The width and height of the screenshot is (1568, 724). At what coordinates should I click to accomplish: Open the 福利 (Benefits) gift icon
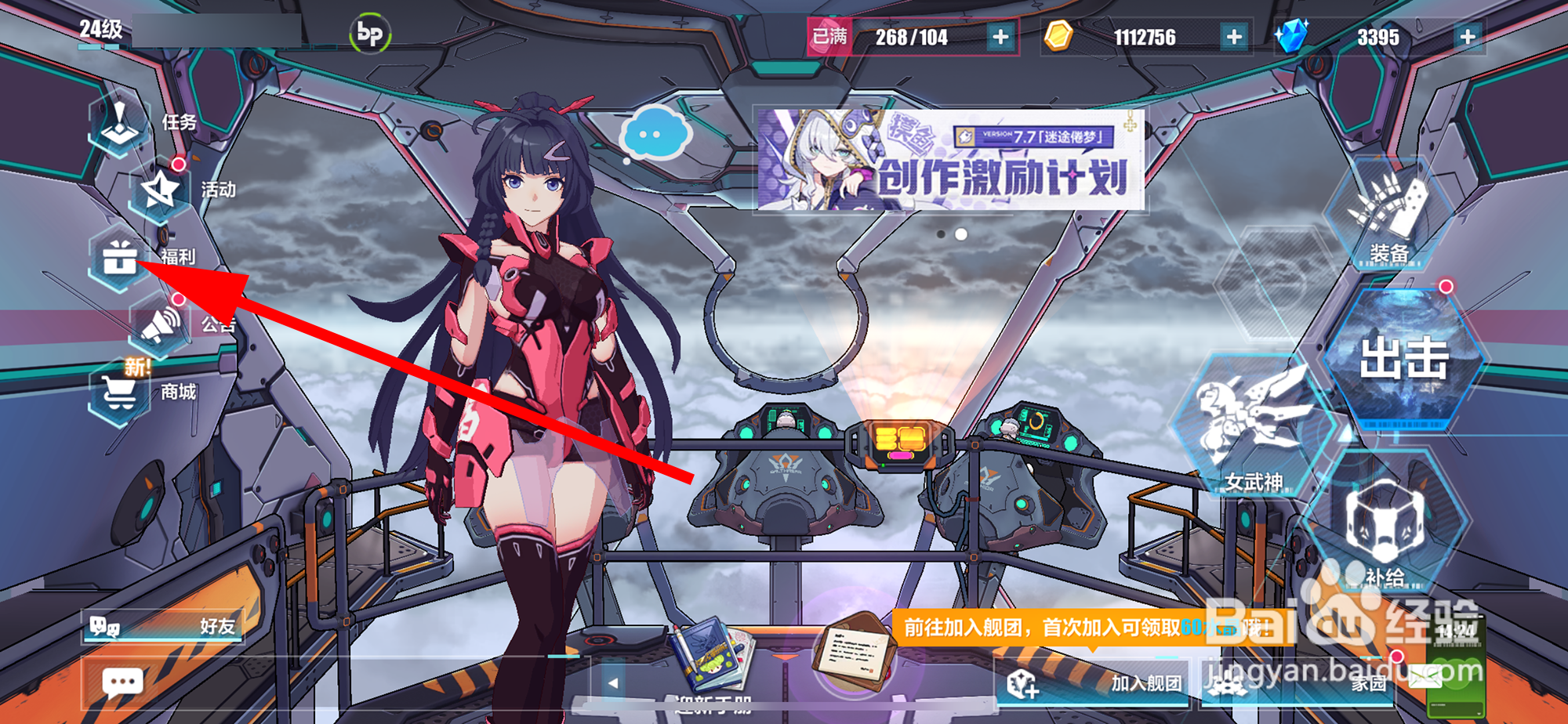click(118, 259)
